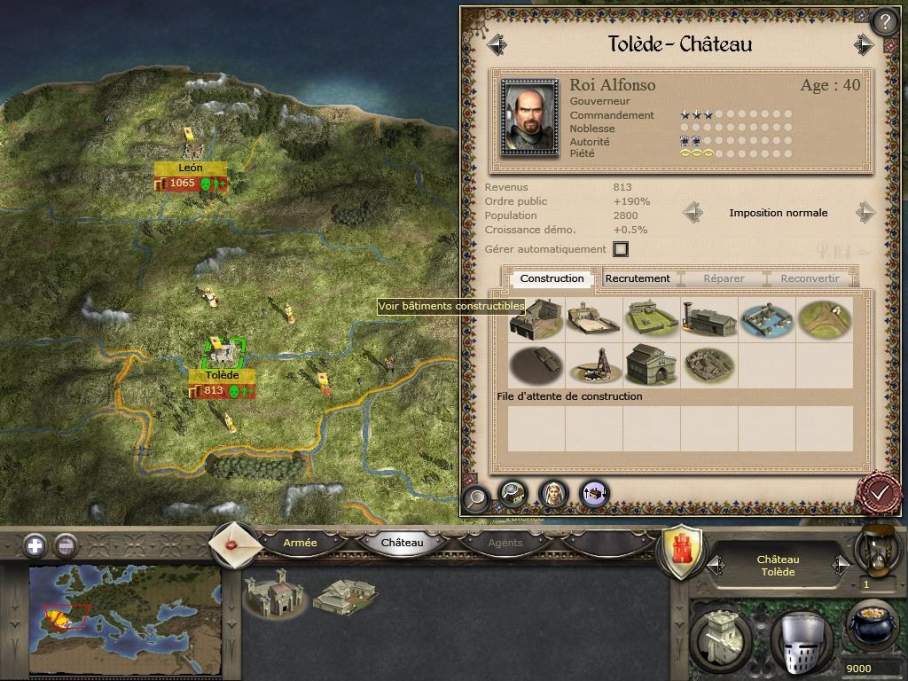This screenshot has height=681, width=908.
Task: Click Roi Alfonso's portrait
Action: (530, 118)
